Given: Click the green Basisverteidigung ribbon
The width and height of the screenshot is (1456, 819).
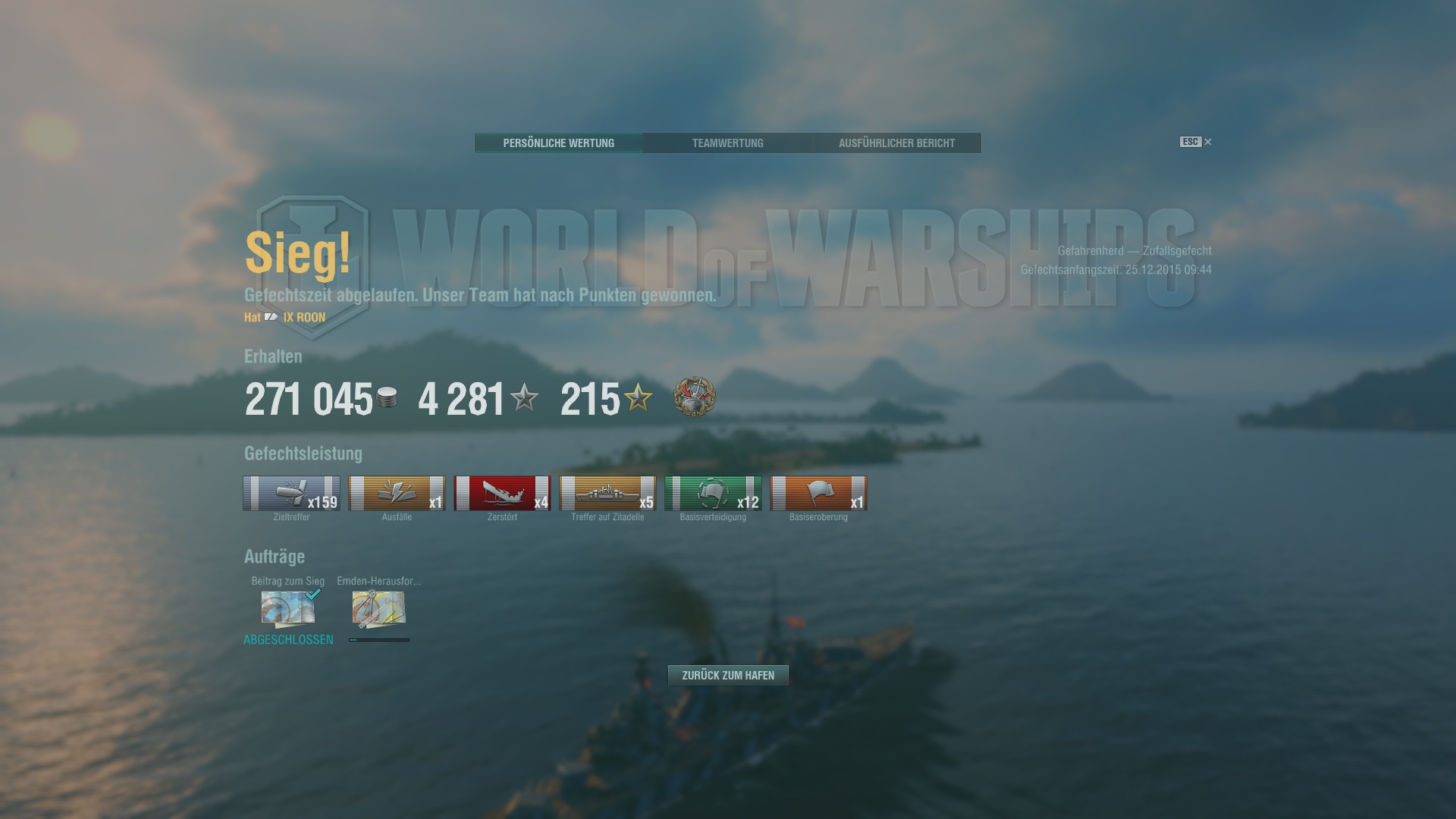Looking at the screenshot, I should pyautogui.click(x=713, y=494).
